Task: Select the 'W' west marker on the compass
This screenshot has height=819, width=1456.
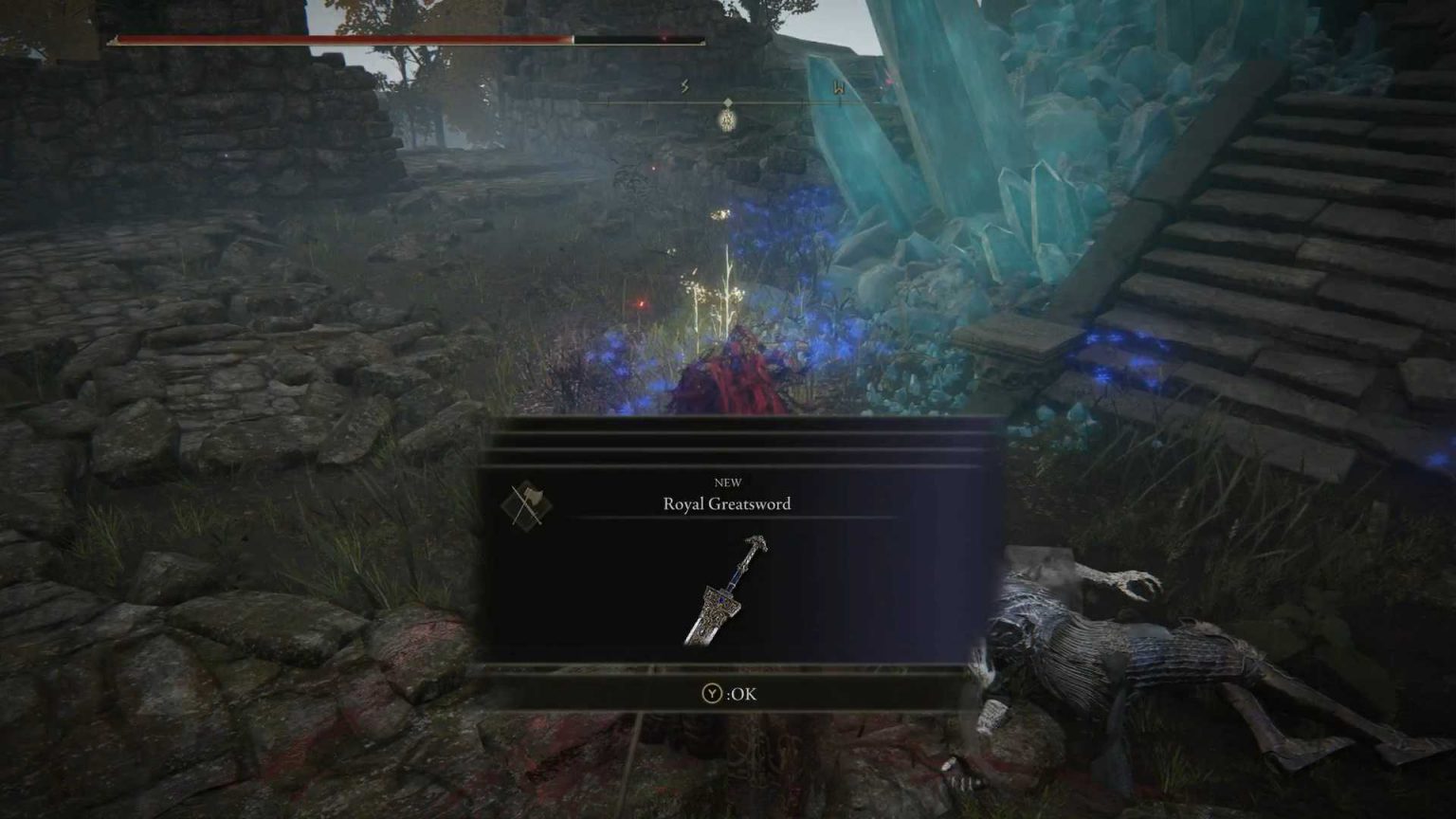Action: [x=836, y=86]
